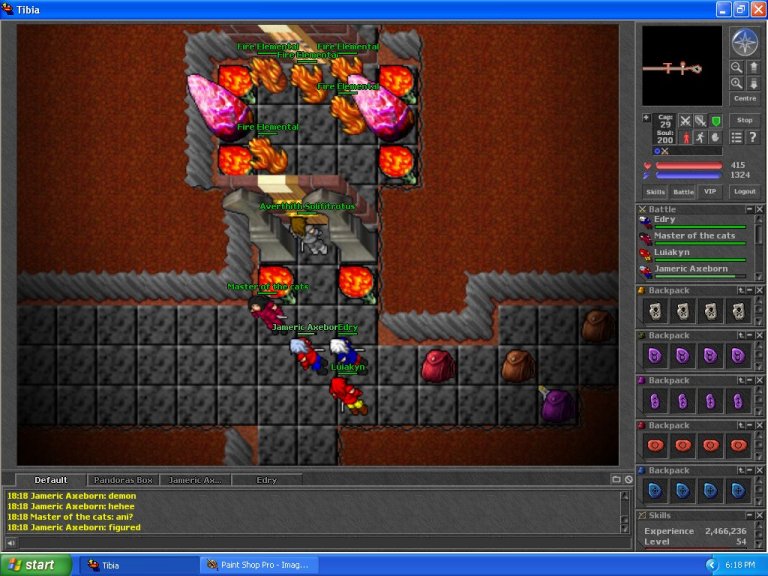This screenshot has width=768, height=576.
Task: Switch to Paint Shop Pro in the taskbar
Action: tap(259, 565)
